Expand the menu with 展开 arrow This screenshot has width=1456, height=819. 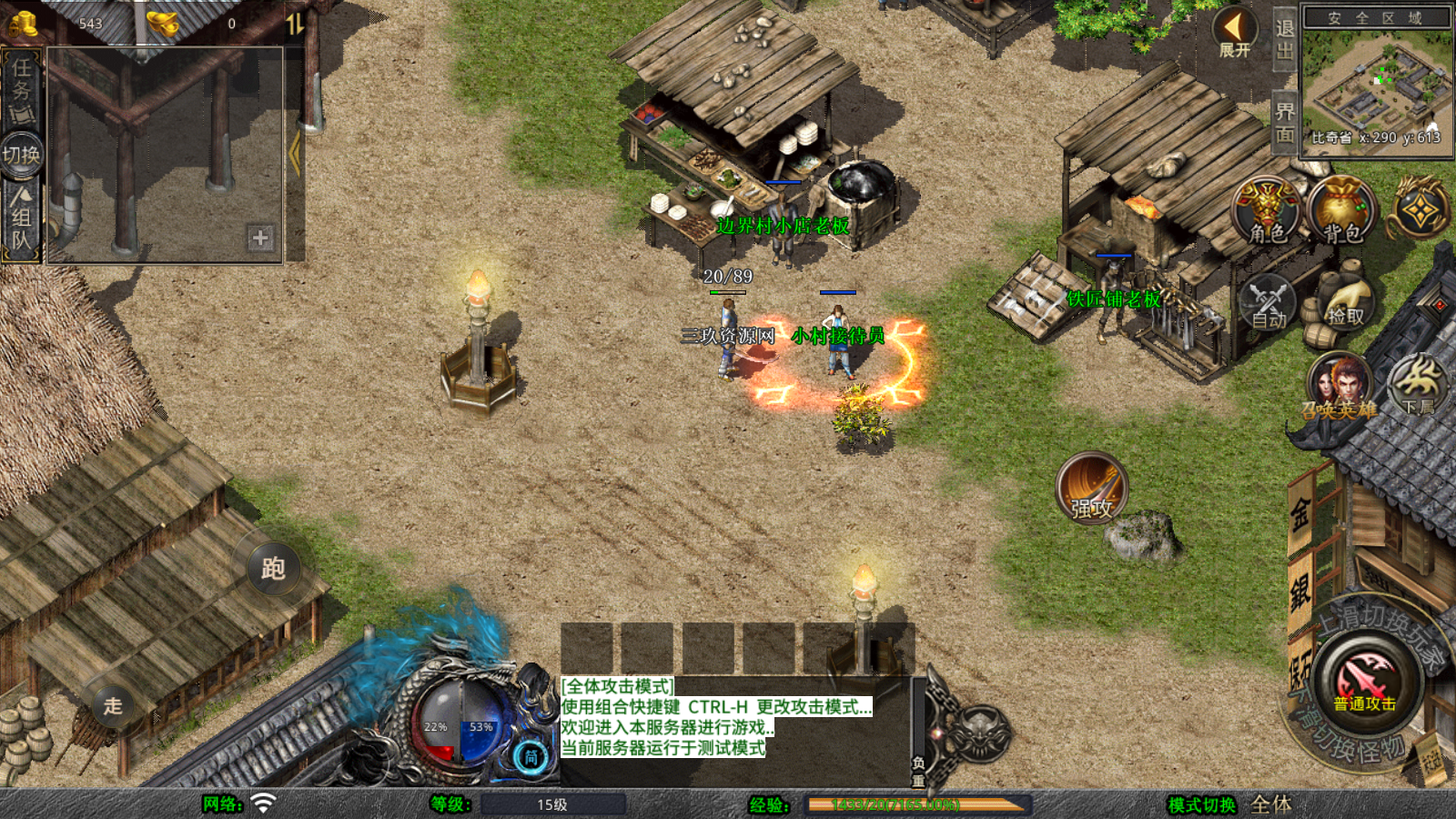(1235, 34)
